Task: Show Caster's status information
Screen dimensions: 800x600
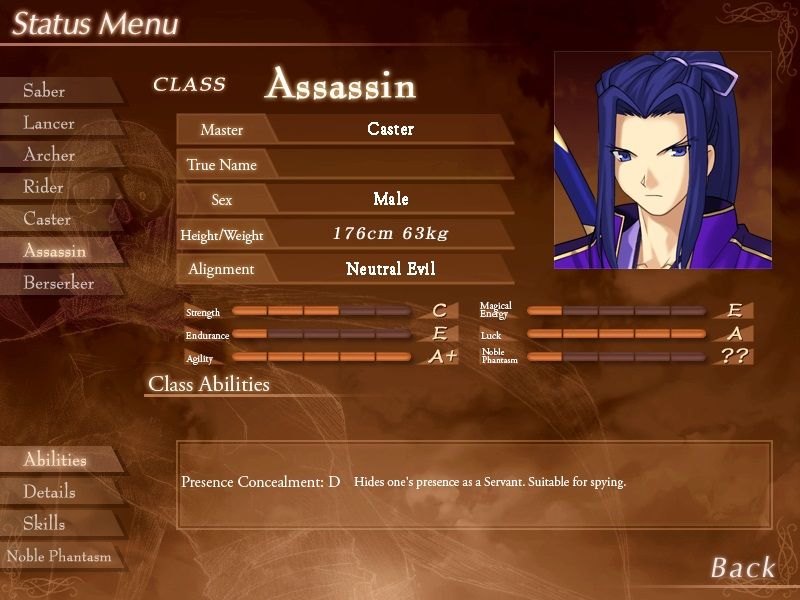Action: [x=47, y=219]
